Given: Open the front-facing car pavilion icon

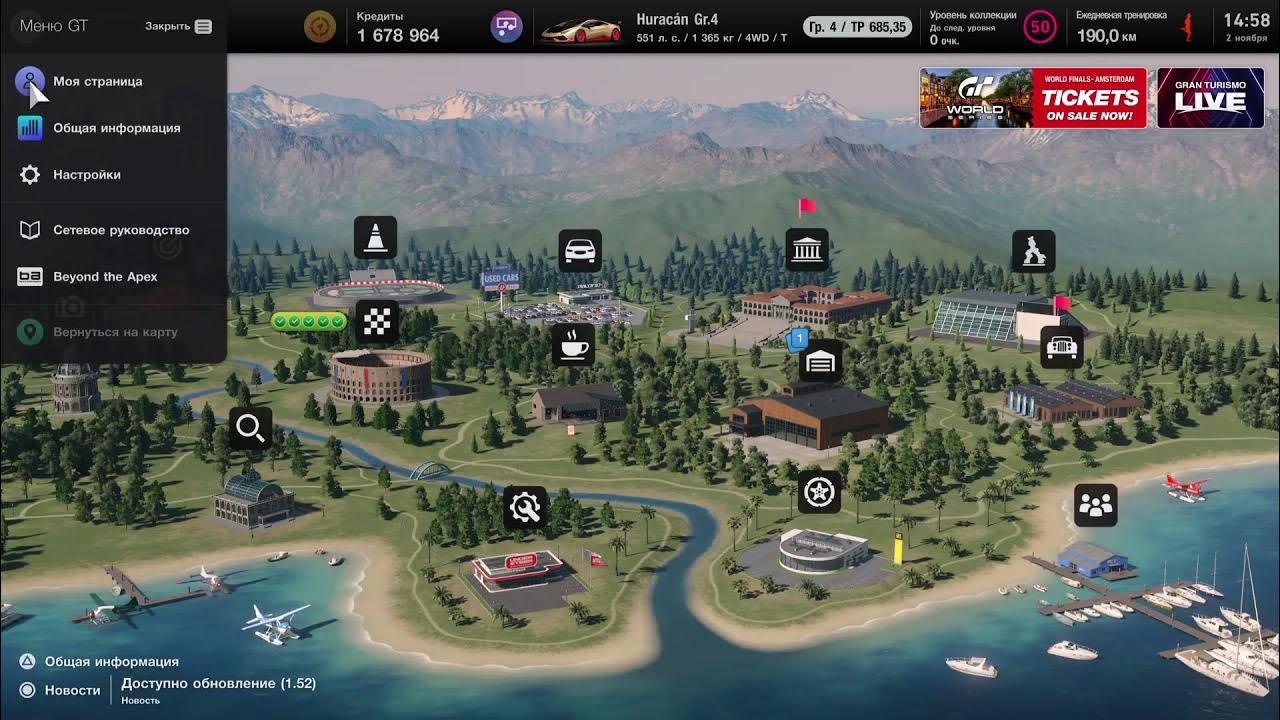Looking at the screenshot, I should 1061,347.
